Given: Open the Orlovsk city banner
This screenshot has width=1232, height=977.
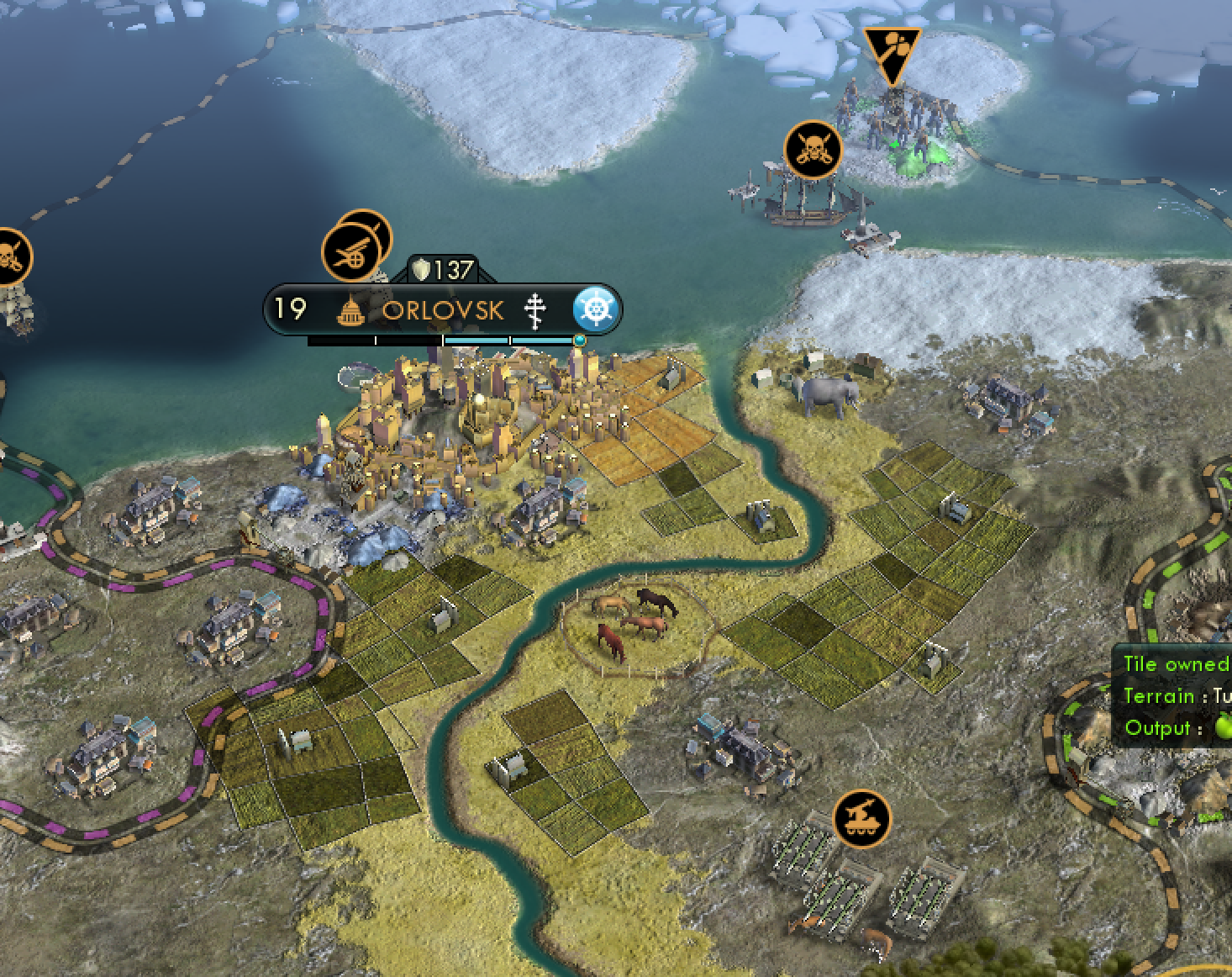Looking at the screenshot, I should (443, 310).
